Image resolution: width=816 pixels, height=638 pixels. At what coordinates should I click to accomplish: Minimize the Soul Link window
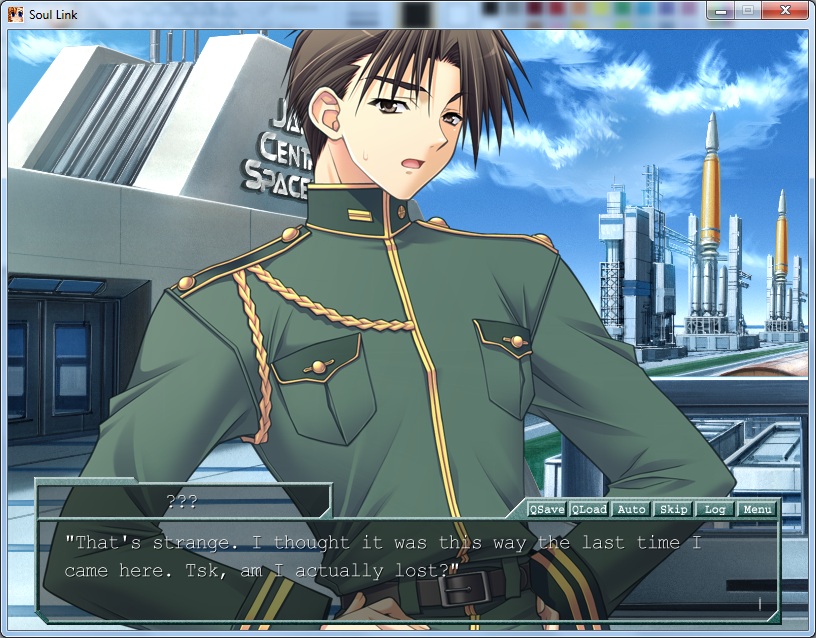pos(719,11)
